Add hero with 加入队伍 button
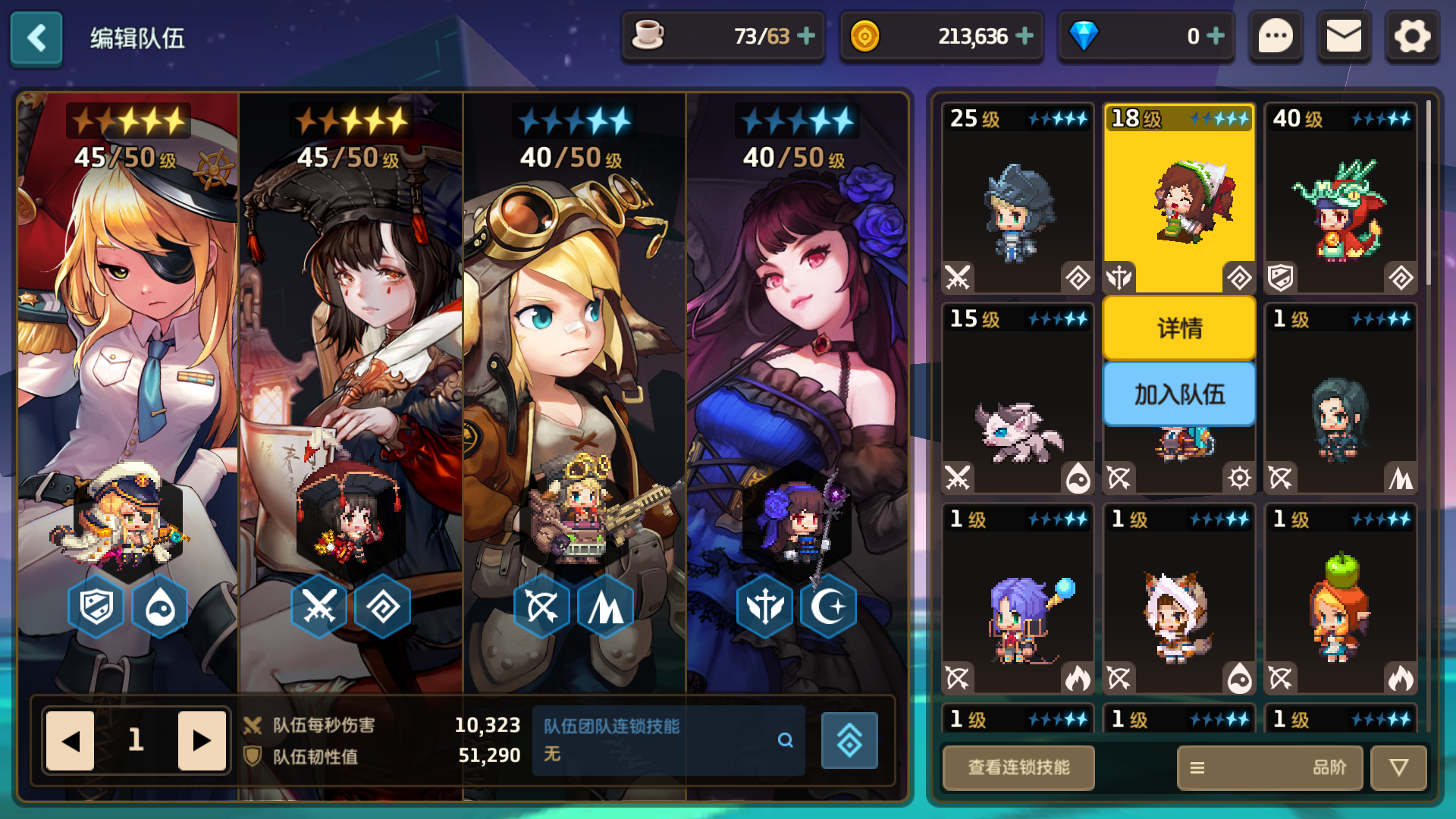Viewport: 1456px width, 819px height. pyautogui.click(x=1179, y=394)
